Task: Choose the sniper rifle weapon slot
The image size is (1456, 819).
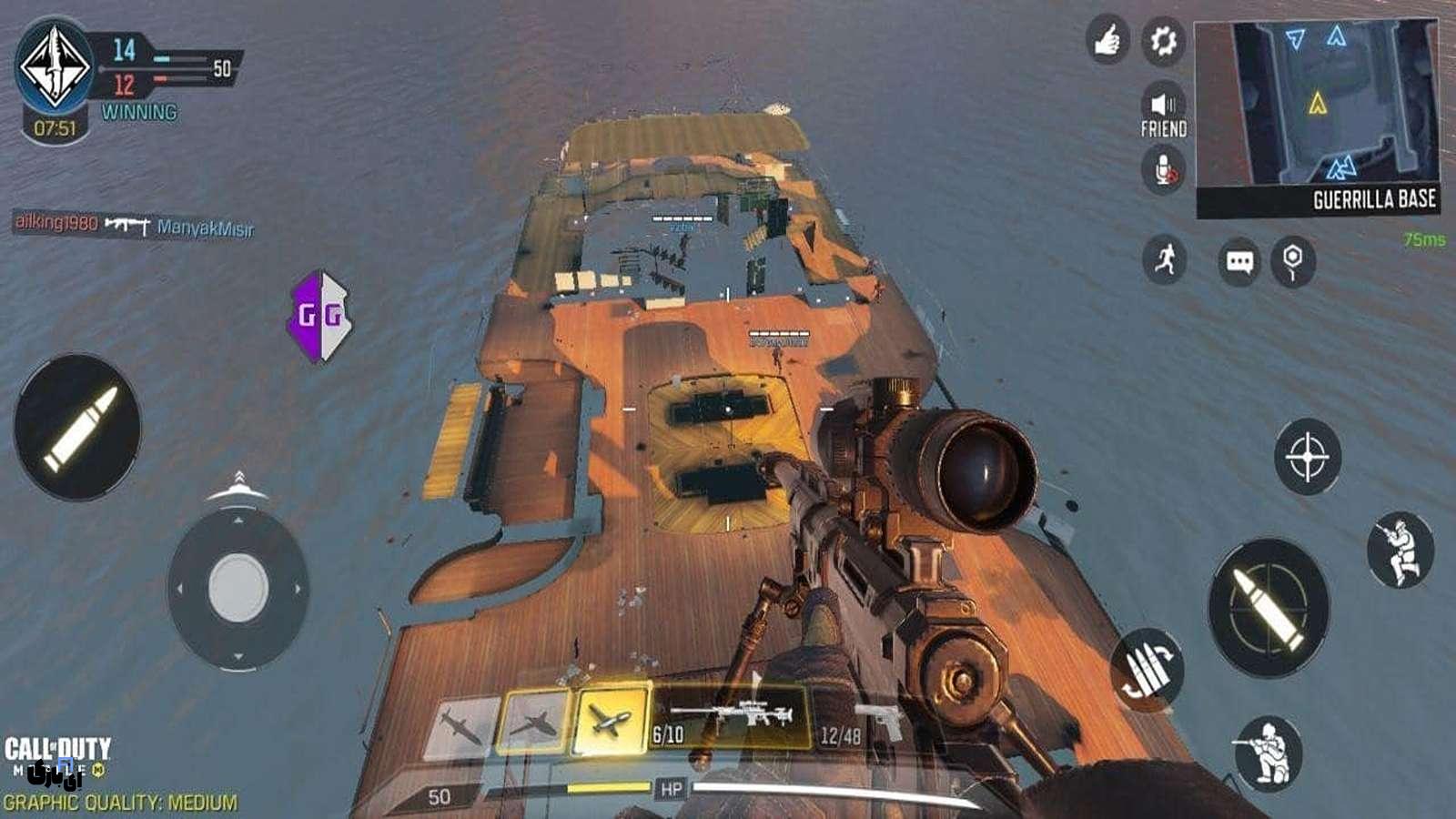Action: (x=733, y=719)
